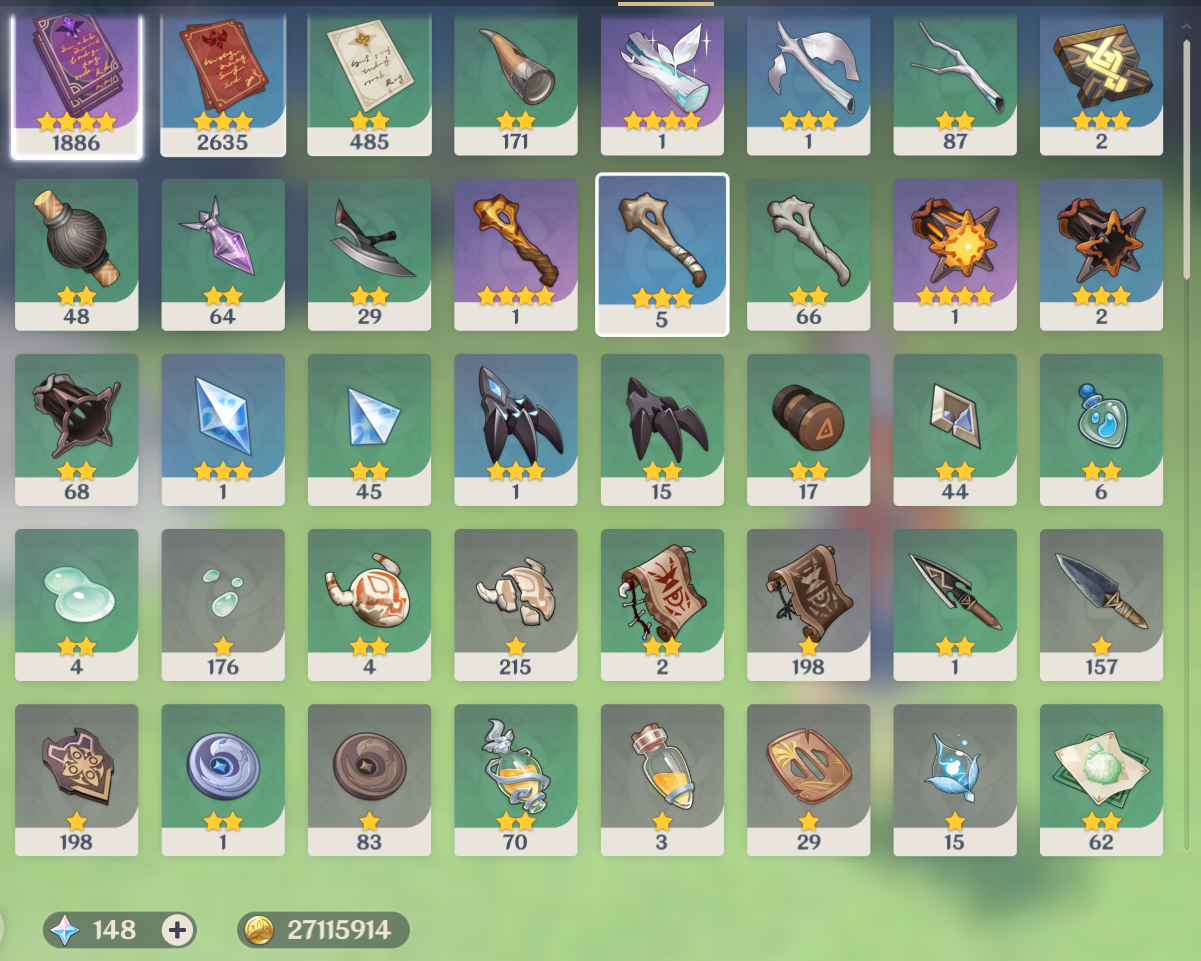
Task: Select the red-painted mask item
Action: 369,604
